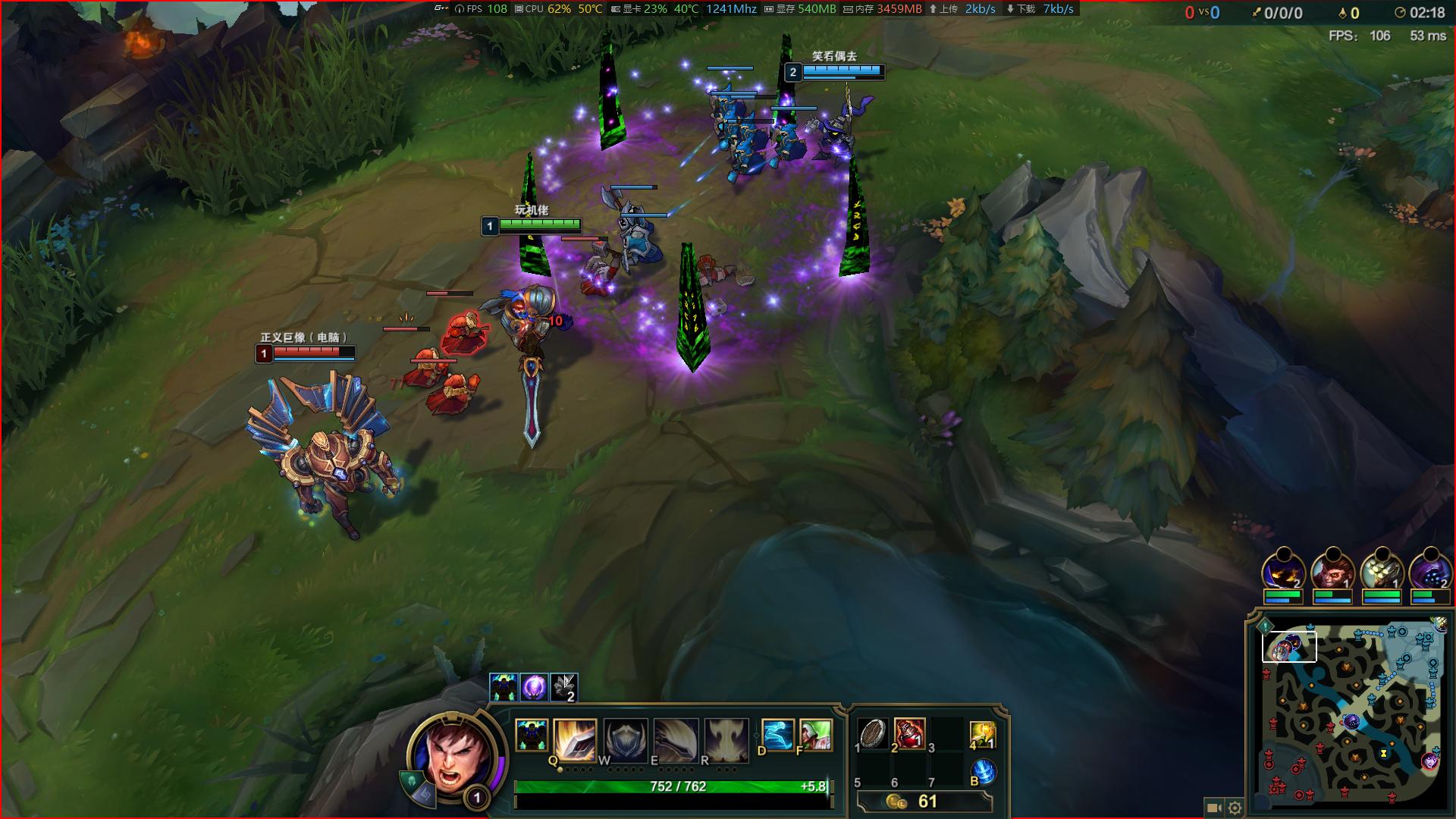Use the Heal summoner spell
The width and height of the screenshot is (1456, 819).
[815, 735]
